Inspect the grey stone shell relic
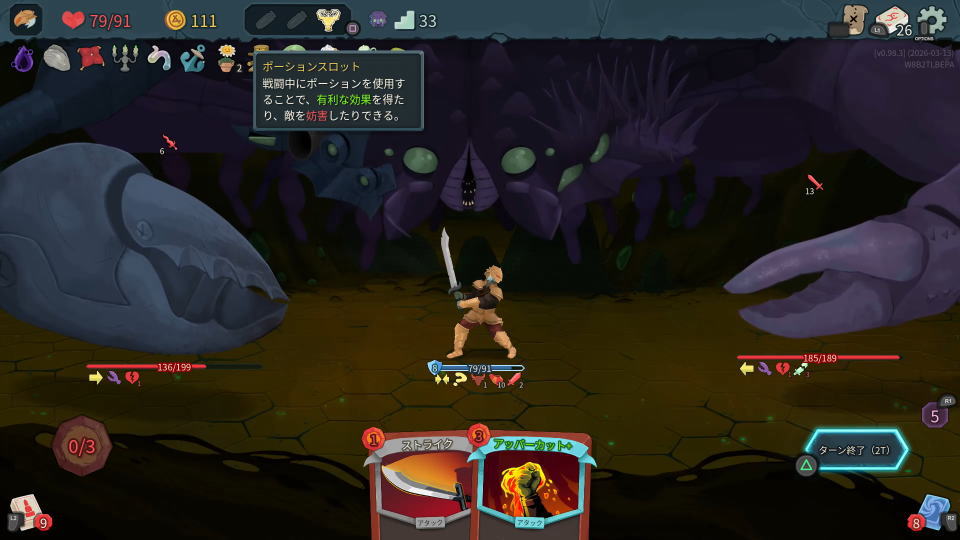This screenshot has height=540, width=960. click(x=56, y=58)
